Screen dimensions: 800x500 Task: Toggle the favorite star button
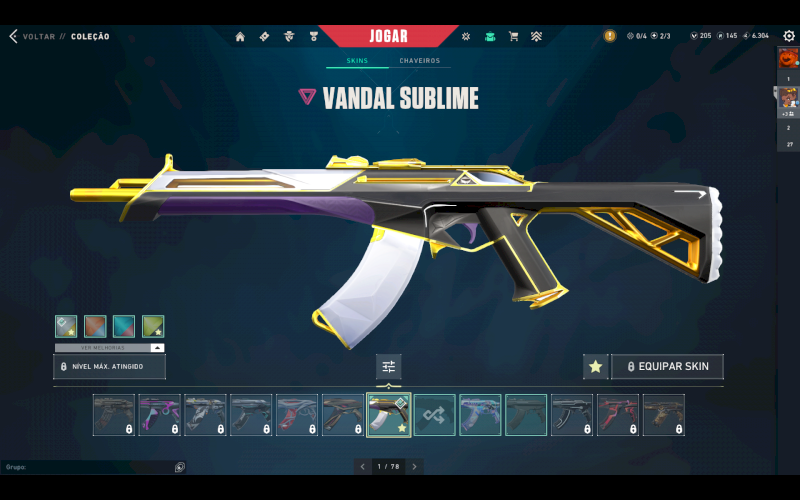(x=595, y=367)
